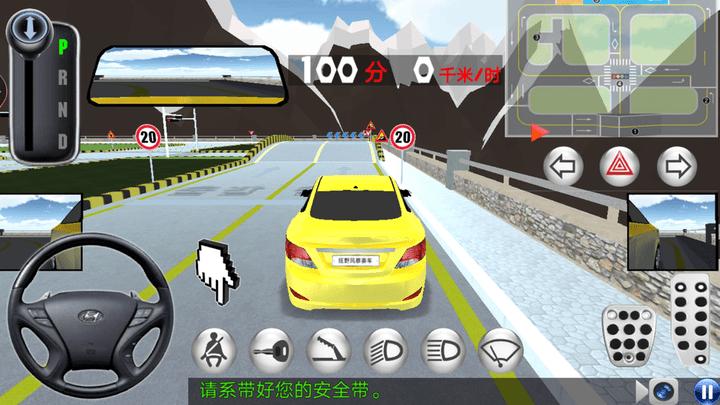This screenshot has height=405, width=720.
Task: Signal left with the left arrow
Action: click(x=563, y=164)
